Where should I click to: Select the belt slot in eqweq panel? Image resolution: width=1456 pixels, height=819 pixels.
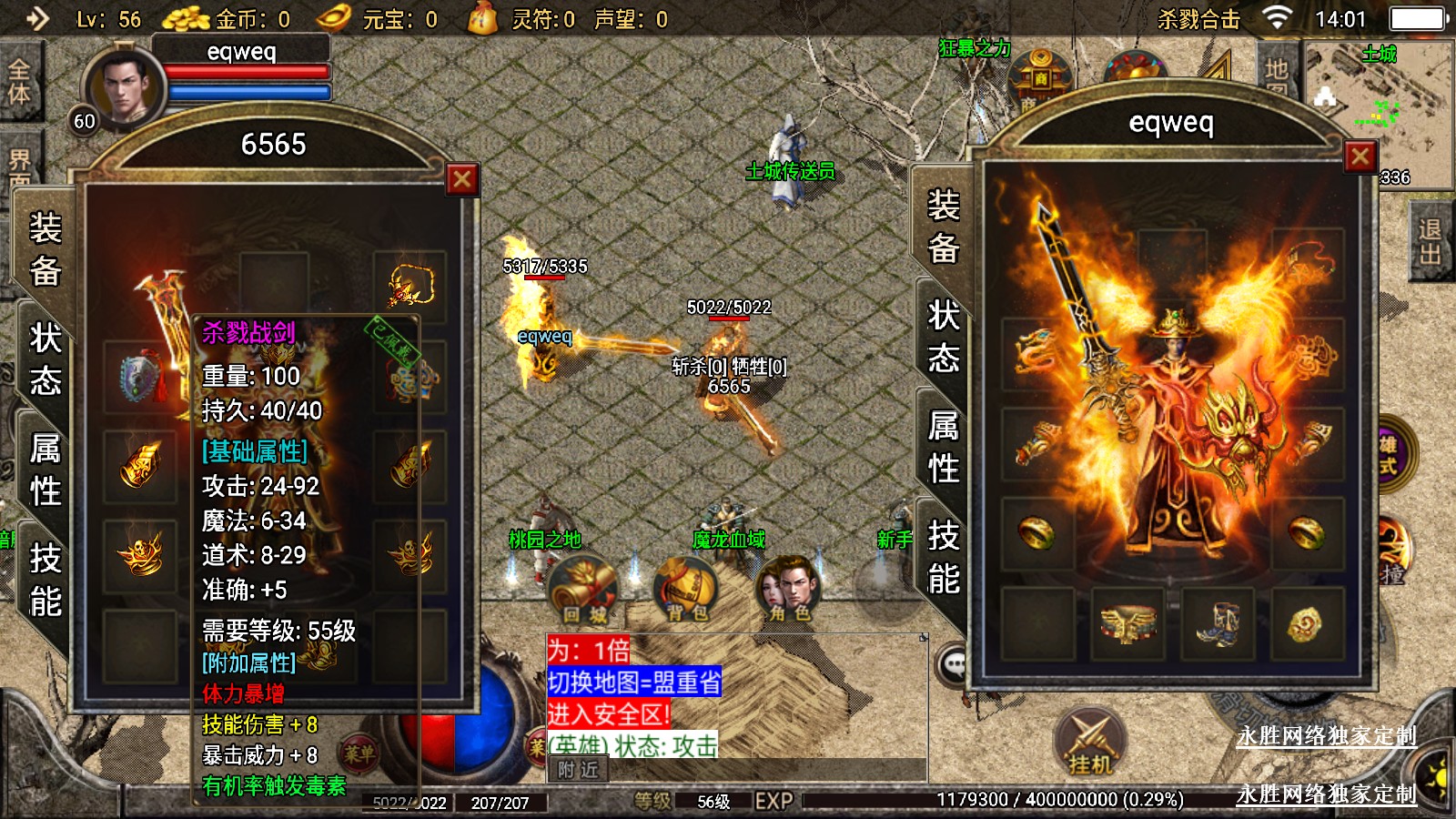(1127, 624)
